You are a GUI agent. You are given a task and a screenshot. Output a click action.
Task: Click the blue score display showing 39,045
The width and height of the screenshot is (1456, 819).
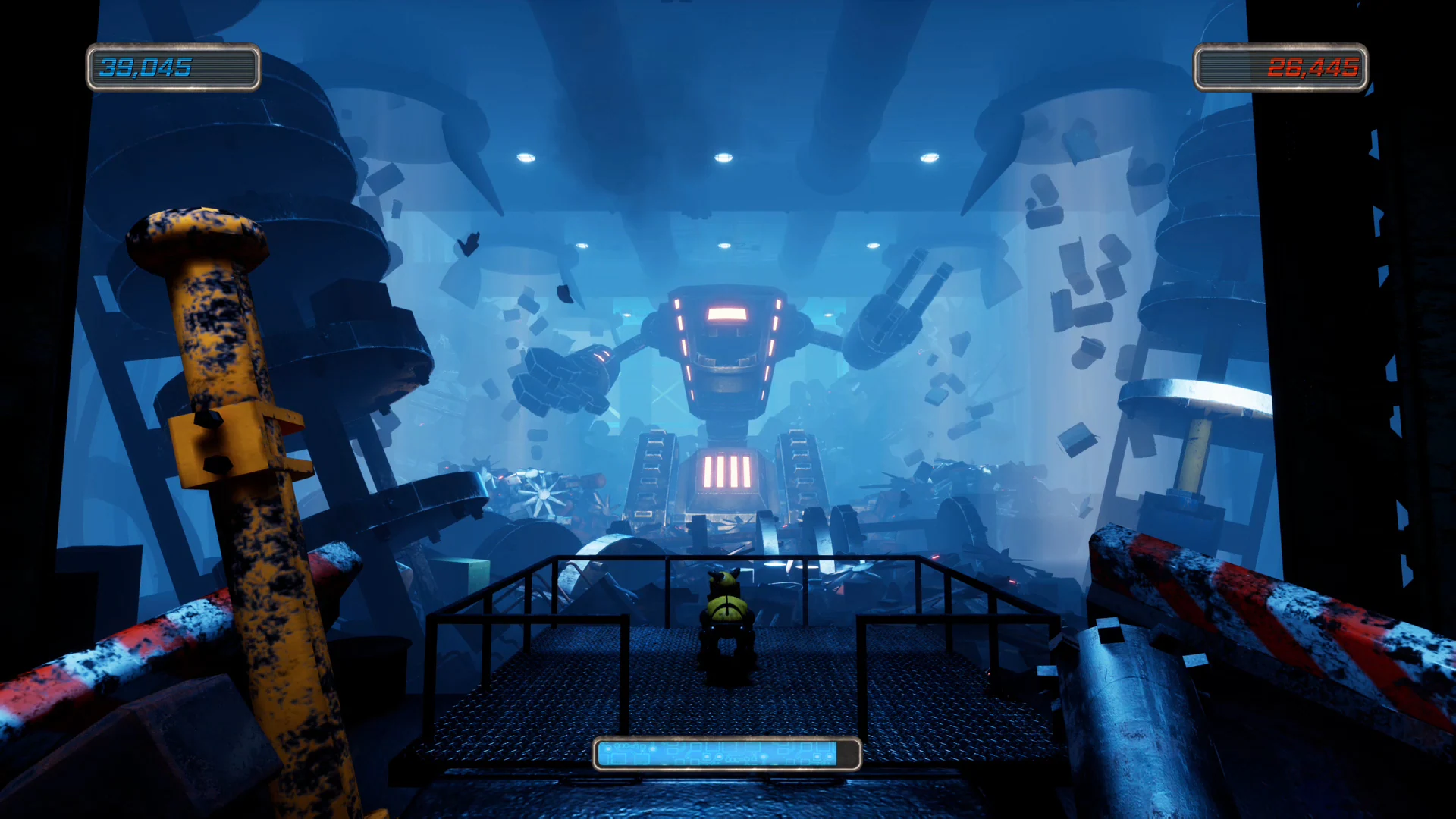[x=173, y=69]
